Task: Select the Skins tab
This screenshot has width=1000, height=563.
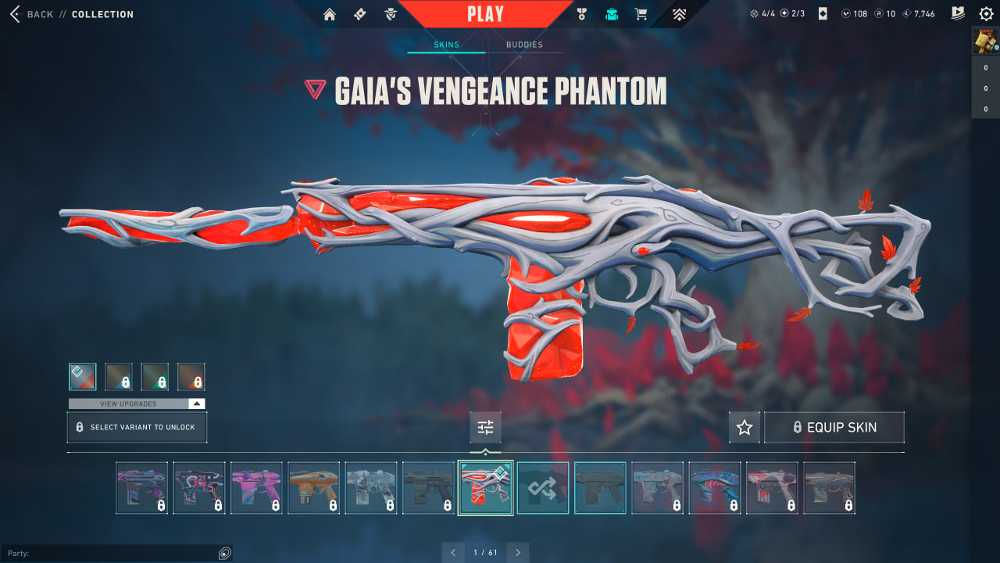Action: [446, 45]
